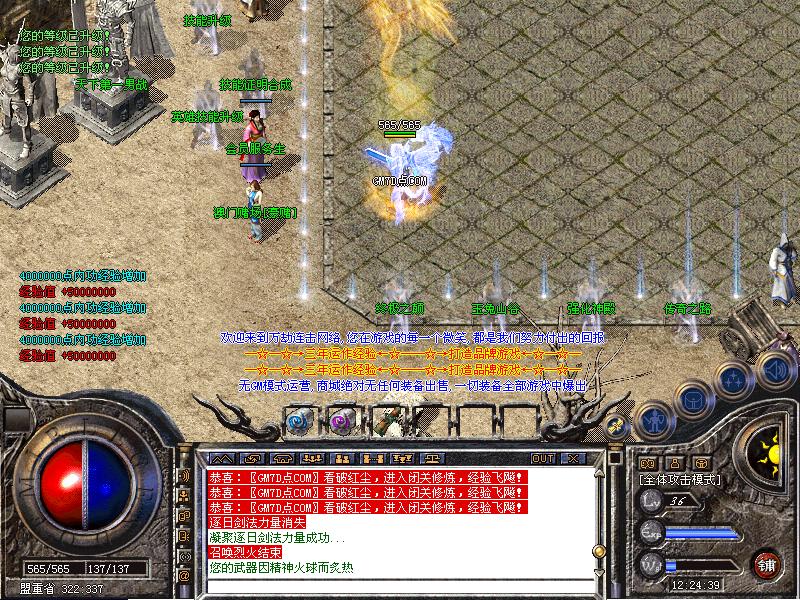This screenshot has height=600, width=800.
Task: Open the red 铺 shop button
Action: pyautogui.click(x=767, y=563)
